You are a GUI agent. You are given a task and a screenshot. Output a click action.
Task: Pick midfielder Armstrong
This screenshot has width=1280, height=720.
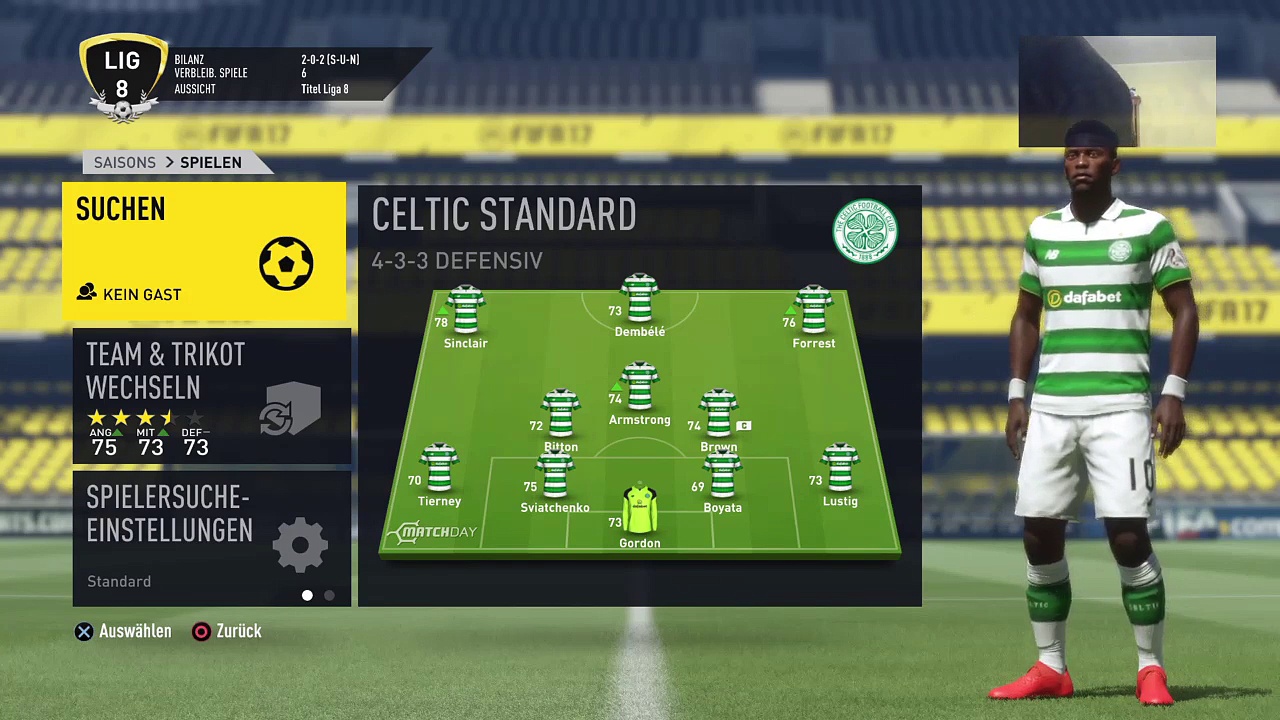639,389
